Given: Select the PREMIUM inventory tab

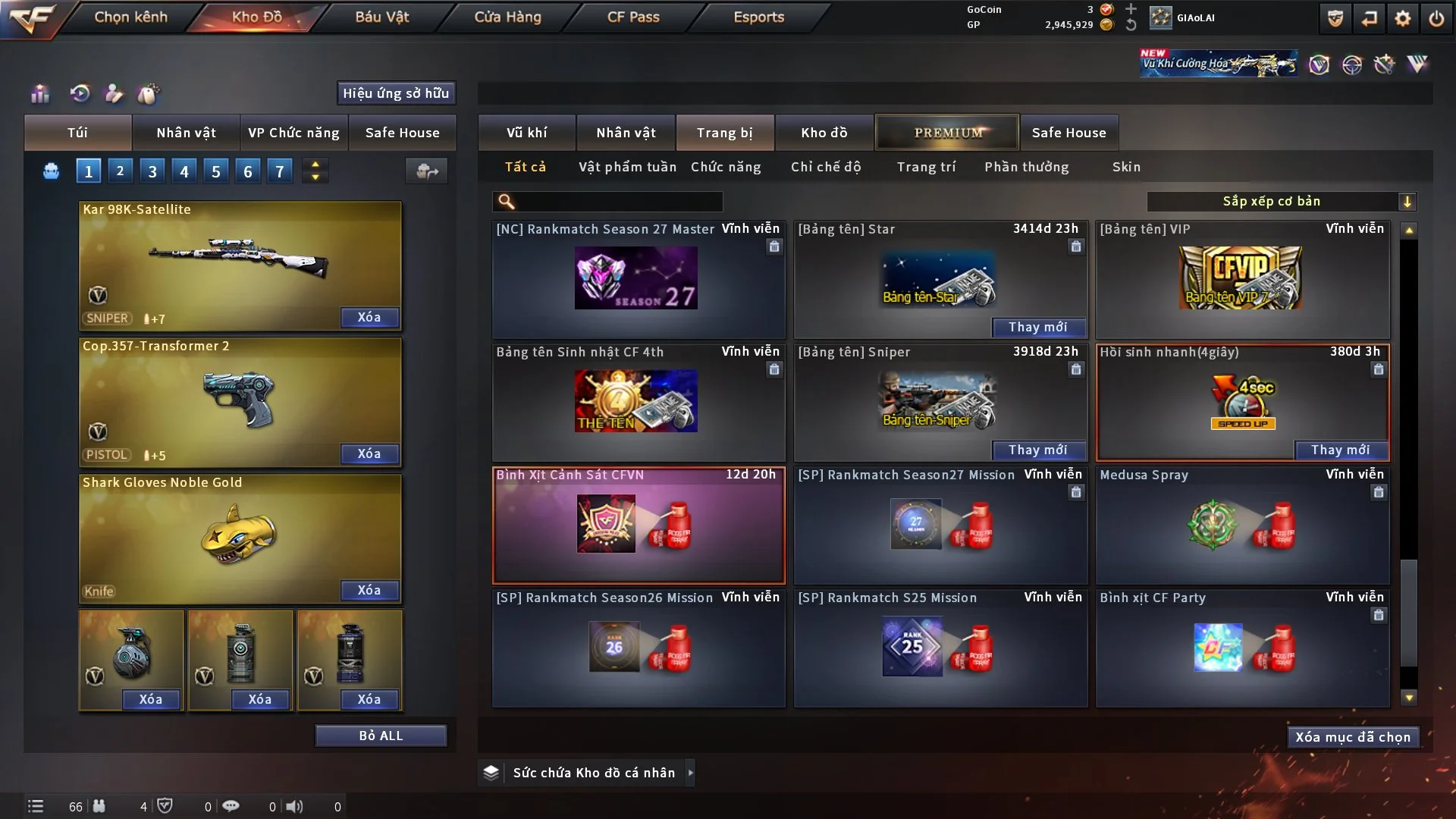Looking at the screenshot, I should (948, 133).
